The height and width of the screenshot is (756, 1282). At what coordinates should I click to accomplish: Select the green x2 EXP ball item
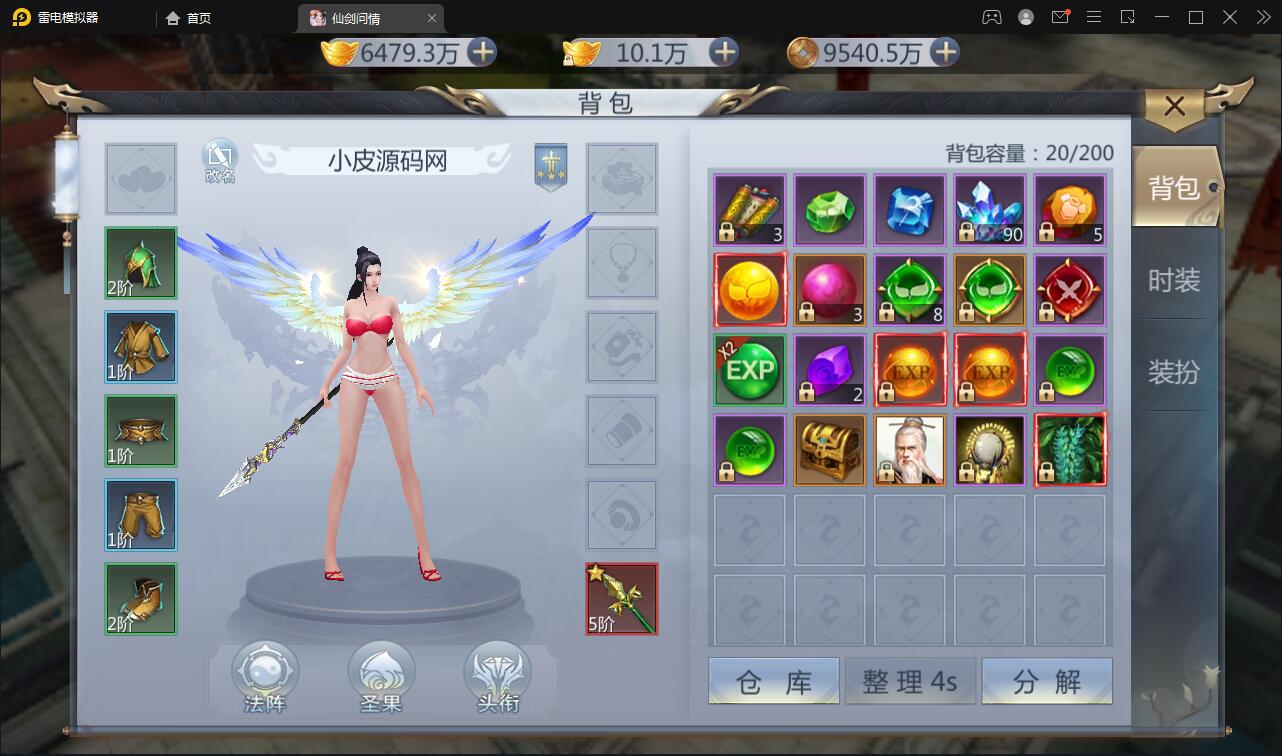pyautogui.click(x=749, y=370)
